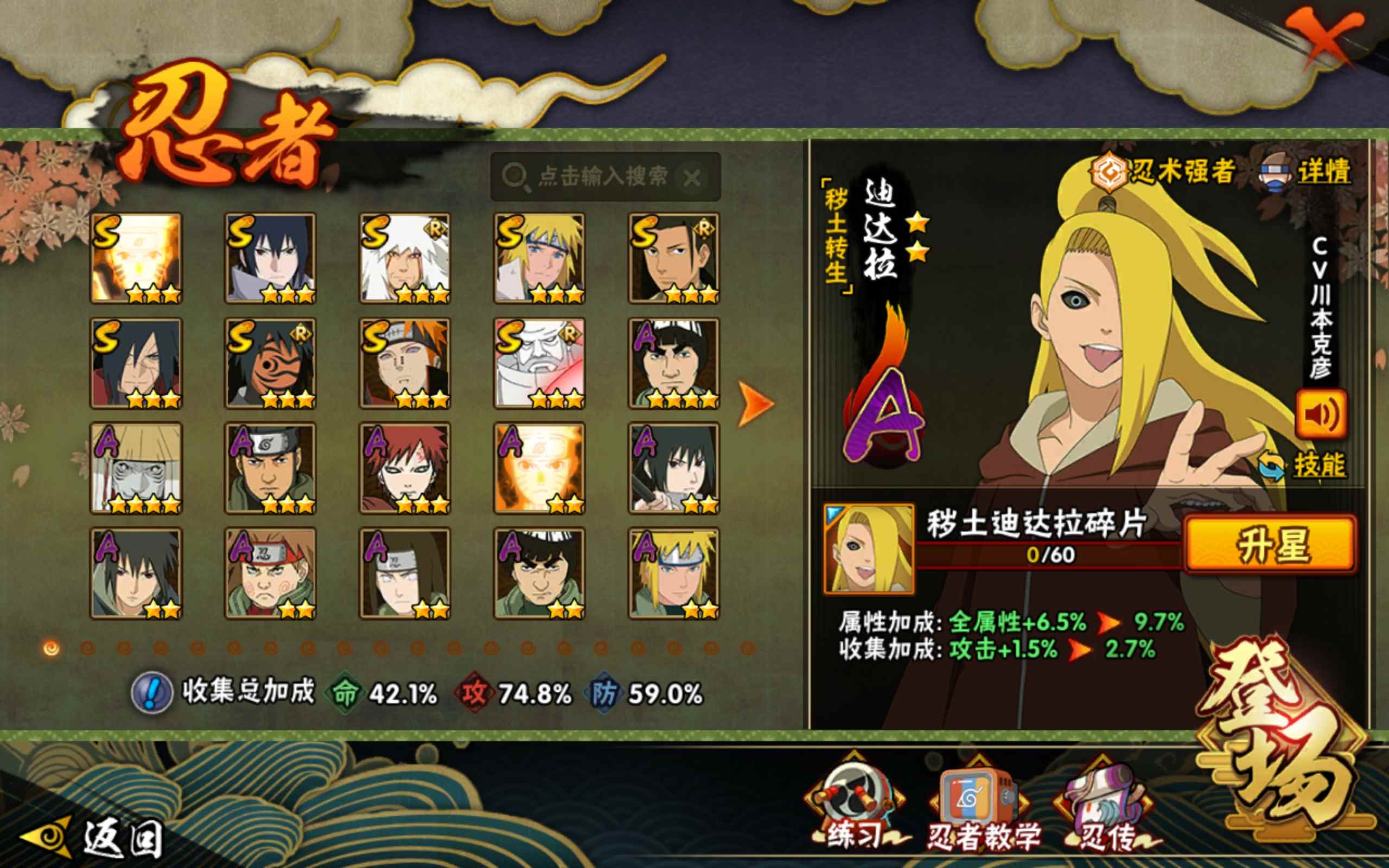Select the 登场 deploy button
This screenshot has height=868, width=1389.
pyautogui.click(x=1286, y=741)
